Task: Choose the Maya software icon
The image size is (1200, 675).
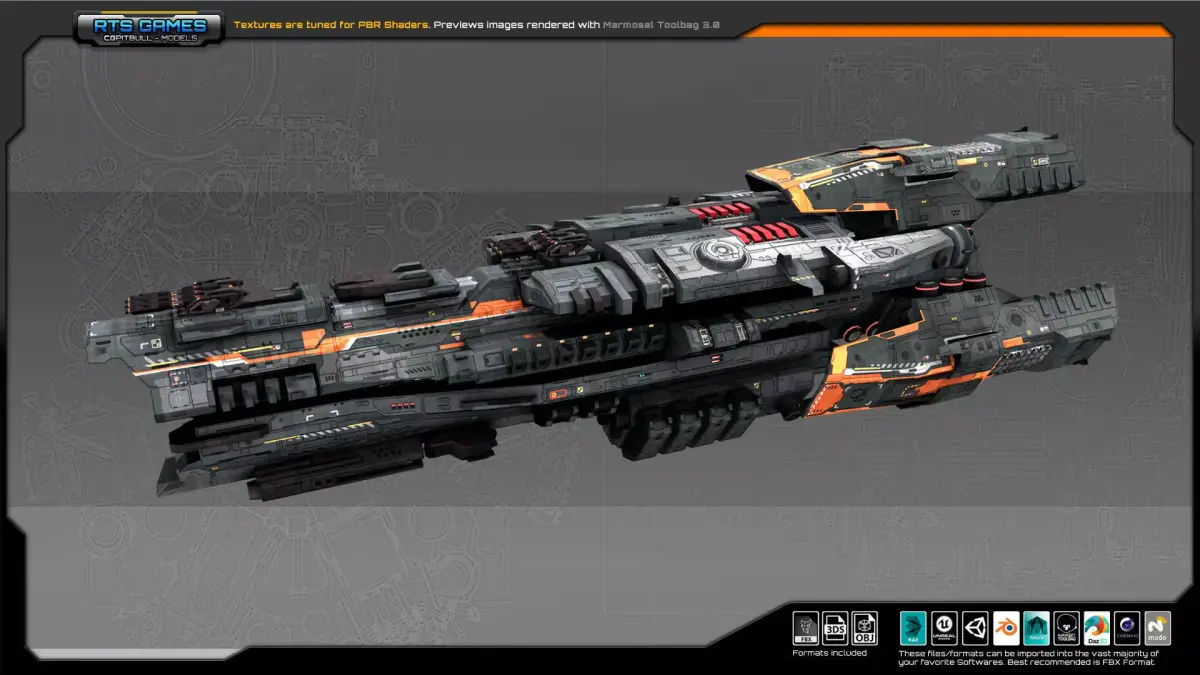Action: tap(1036, 628)
